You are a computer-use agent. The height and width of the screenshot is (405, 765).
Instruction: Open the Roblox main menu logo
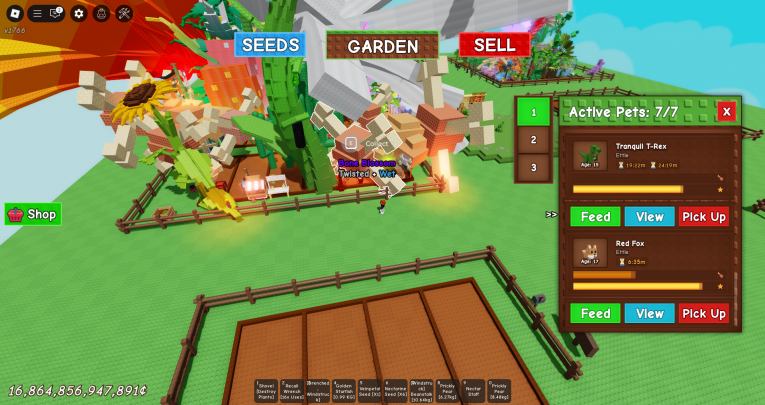14,13
